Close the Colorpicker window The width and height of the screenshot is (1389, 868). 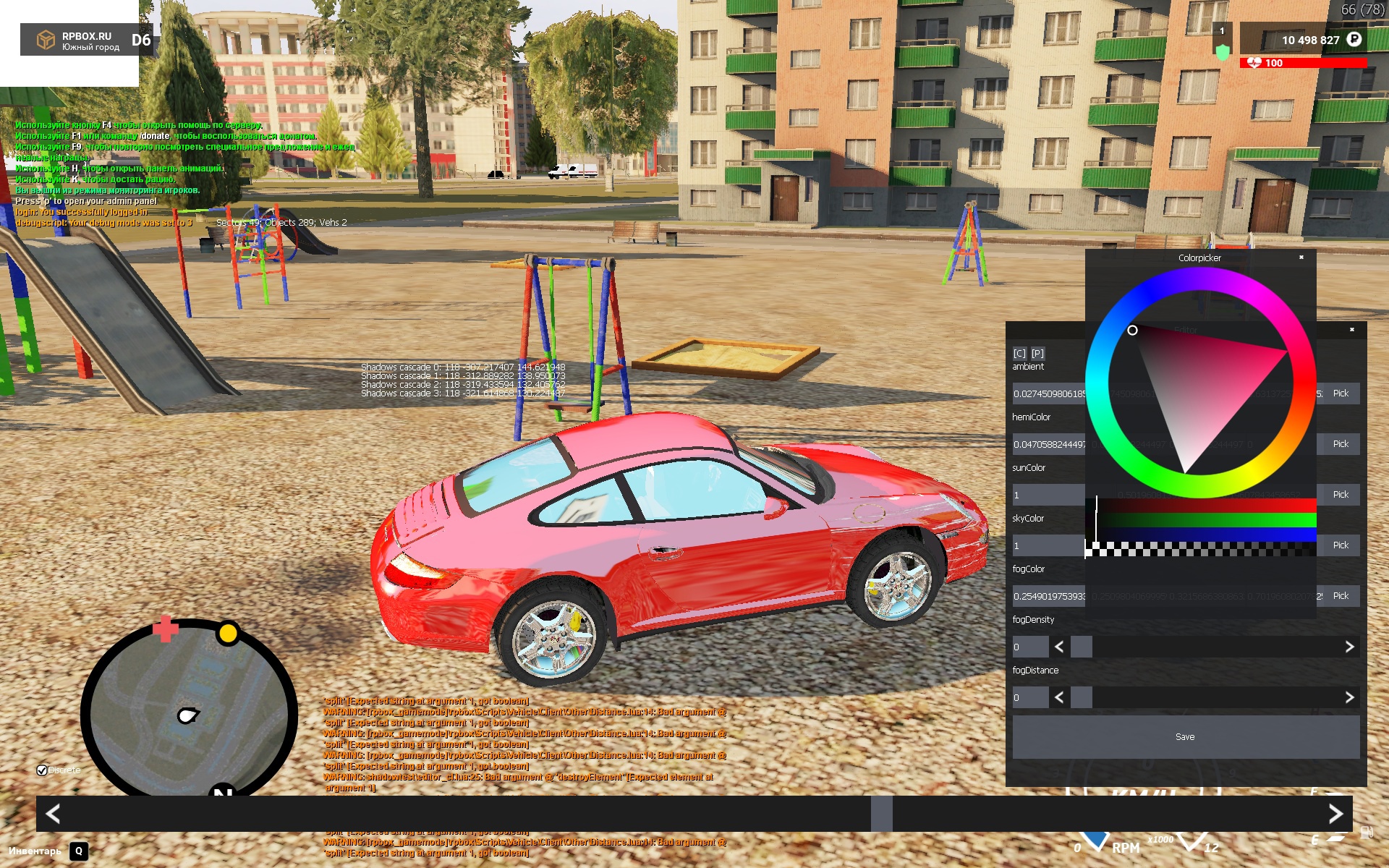1301,258
